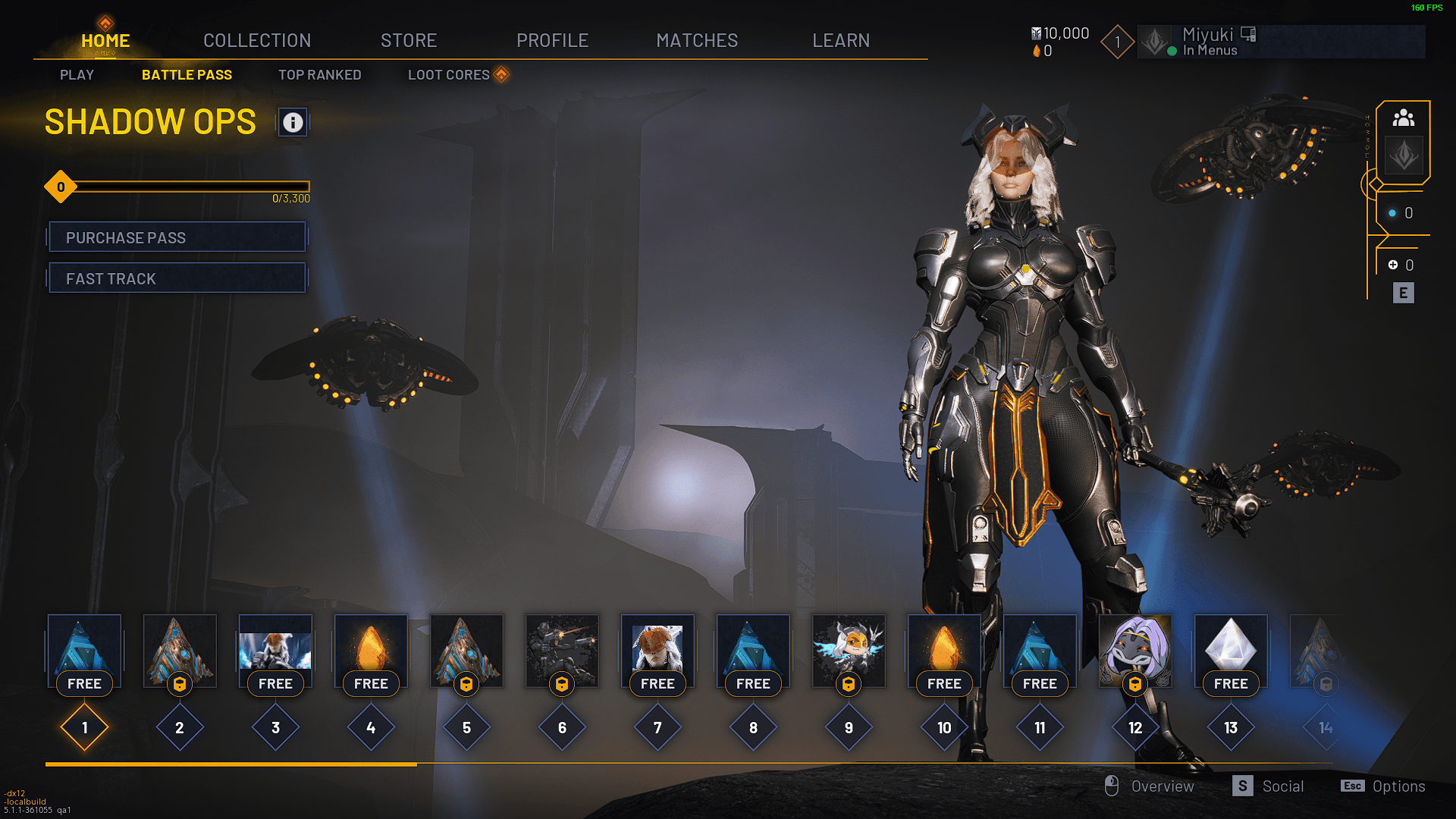
Task: Choose the Fast Track button
Action: [x=177, y=278]
